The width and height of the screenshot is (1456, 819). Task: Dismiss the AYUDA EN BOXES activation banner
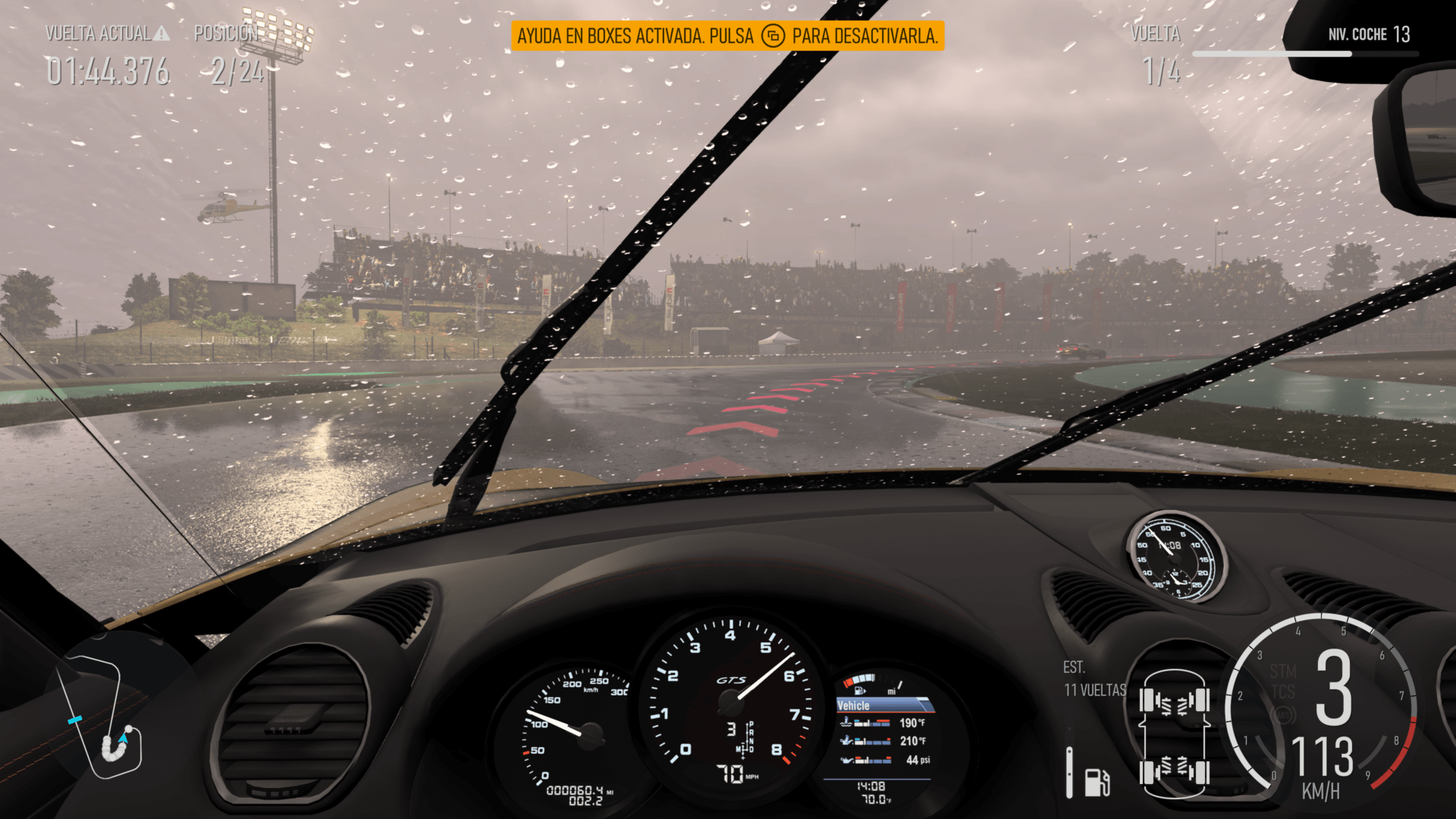pos(728,35)
